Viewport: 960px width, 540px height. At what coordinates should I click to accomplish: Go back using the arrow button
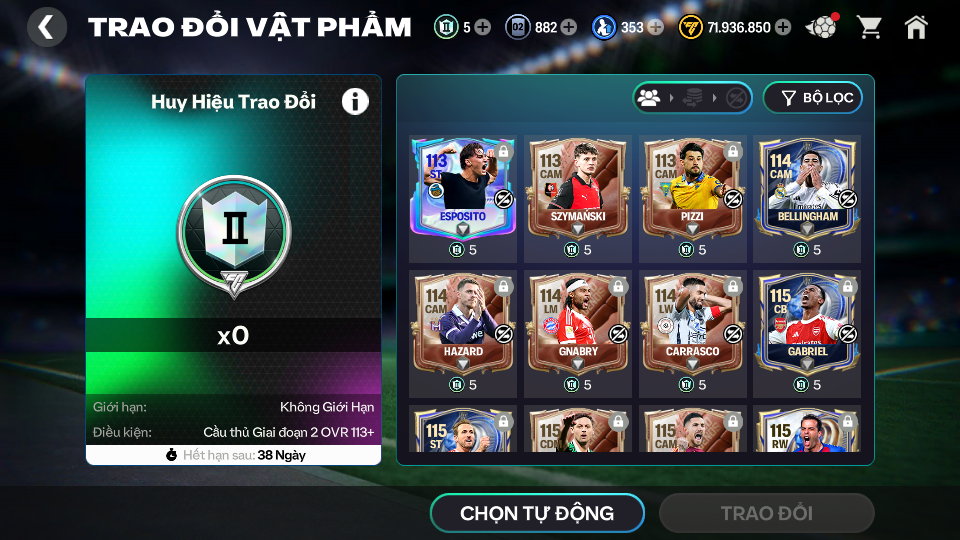point(46,27)
